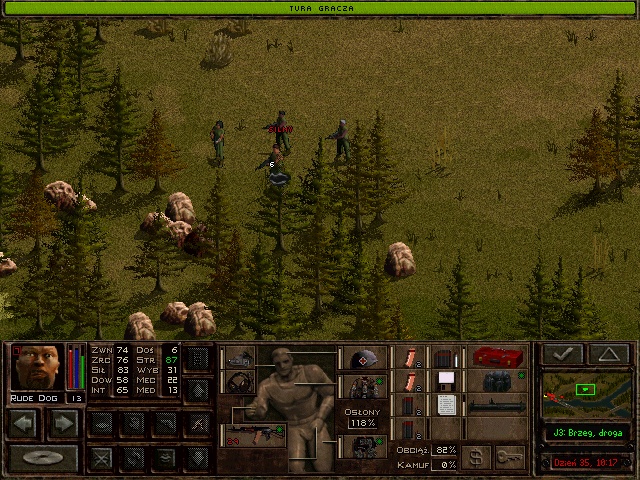This screenshot has width=640, height=480.
Task: Open the key ring button
Action: click(509, 456)
